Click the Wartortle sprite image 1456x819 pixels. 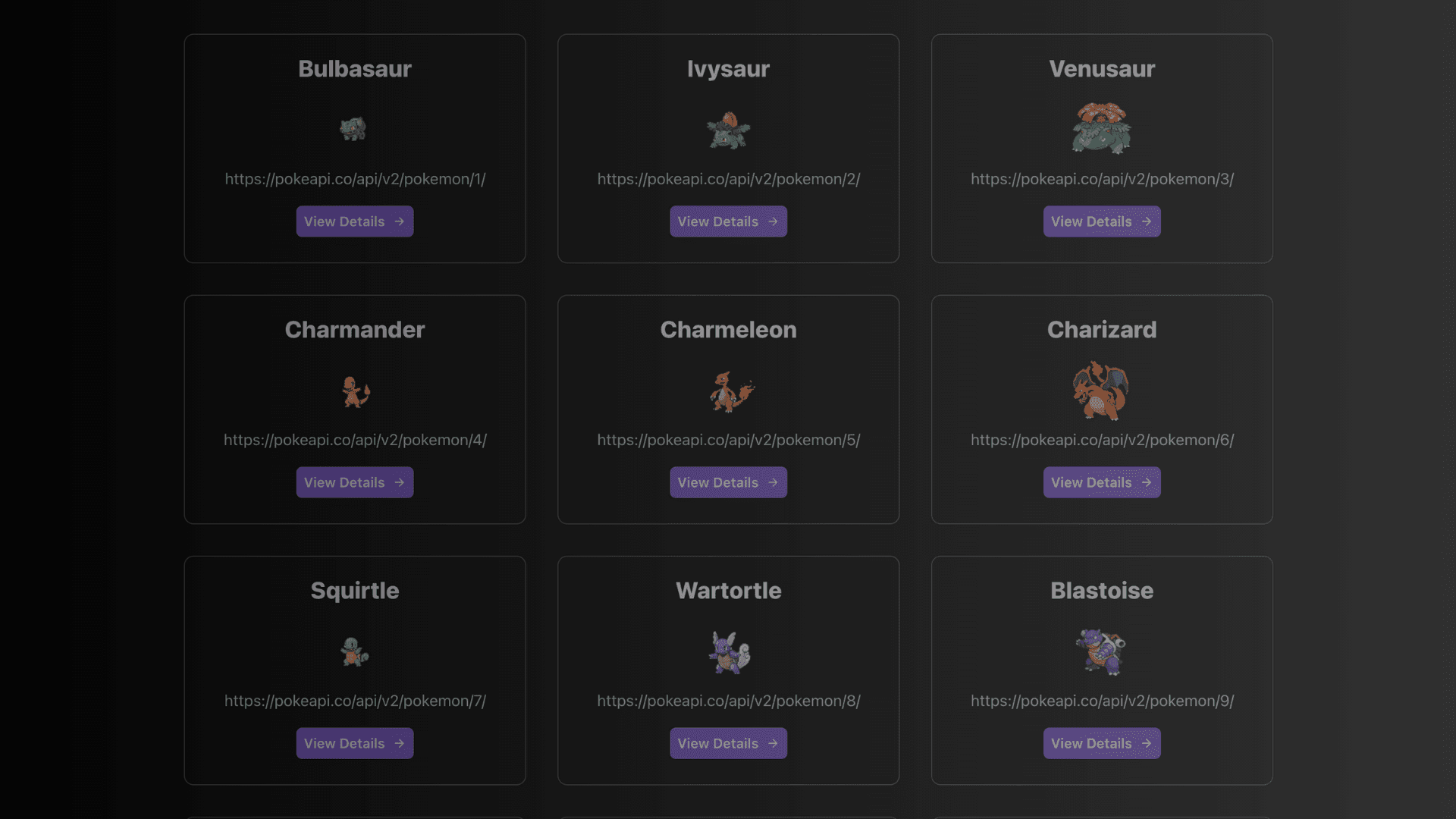[x=728, y=651]
